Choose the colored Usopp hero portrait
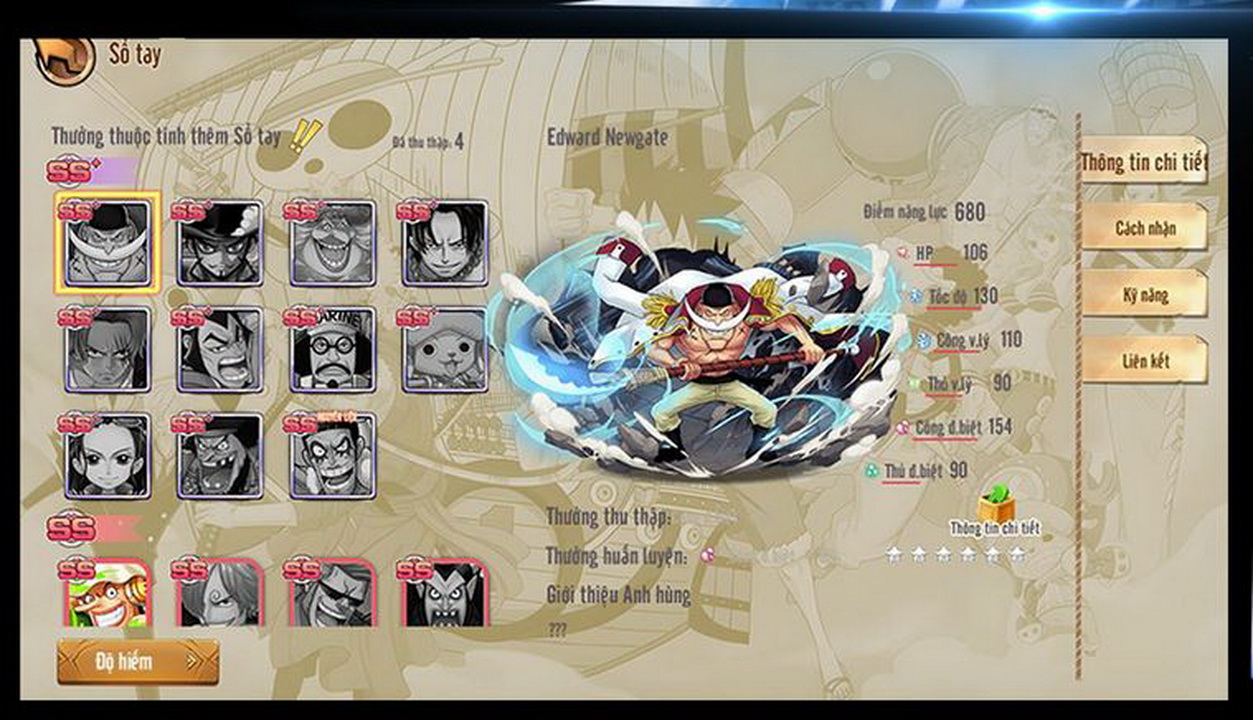Image resolution: width=1253 pixels, height=720 pixels. click(107, 595)
